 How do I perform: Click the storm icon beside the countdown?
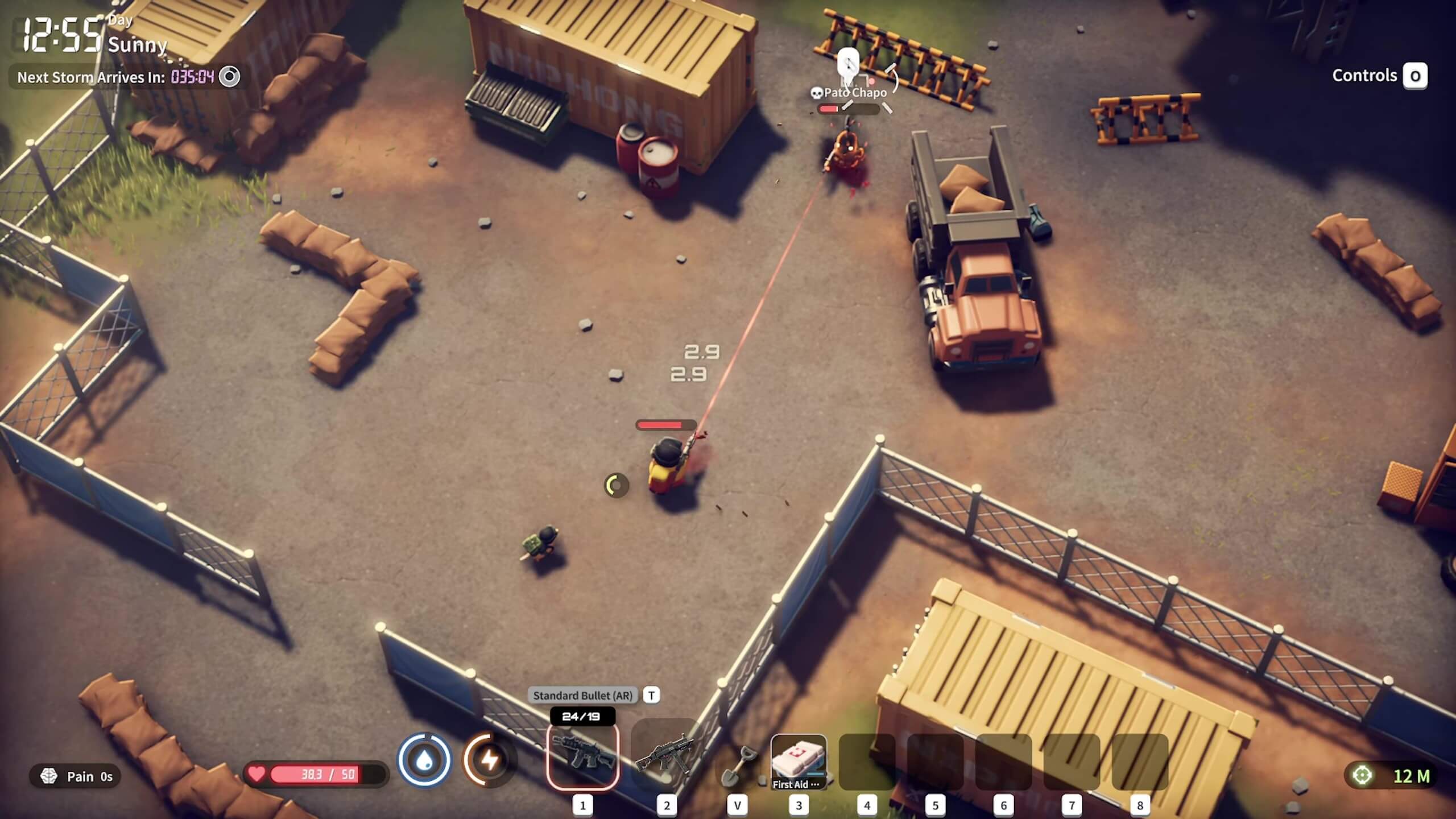pos(230,77)
